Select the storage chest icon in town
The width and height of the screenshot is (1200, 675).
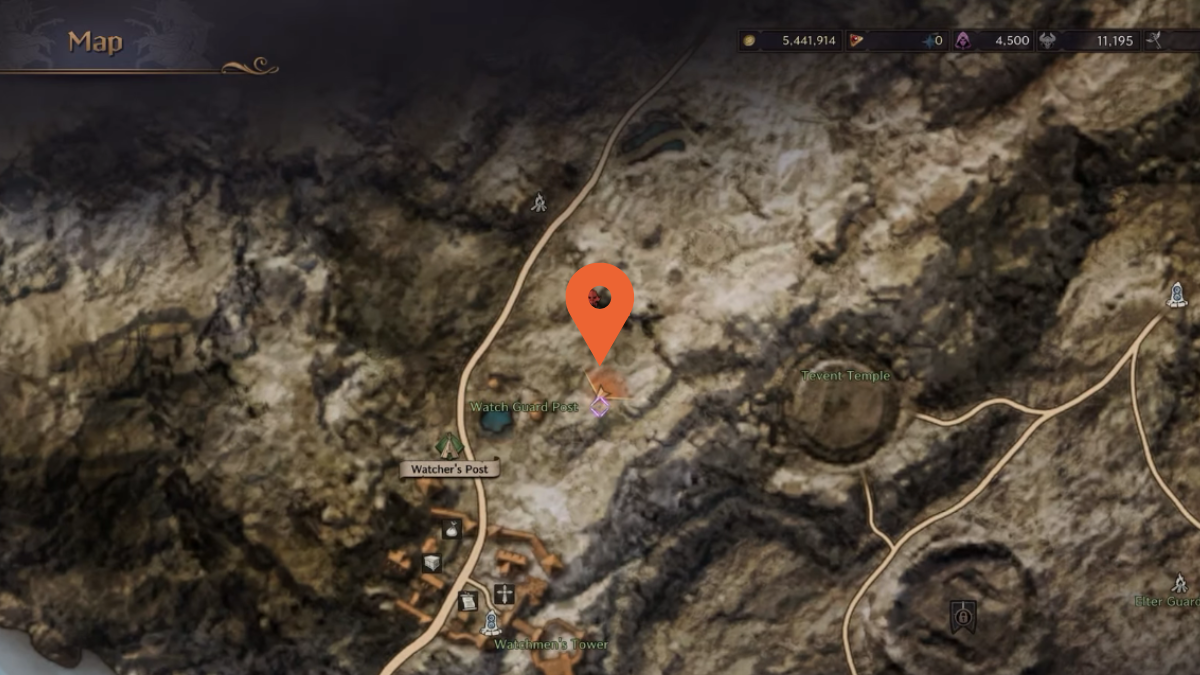pos(431,563)
